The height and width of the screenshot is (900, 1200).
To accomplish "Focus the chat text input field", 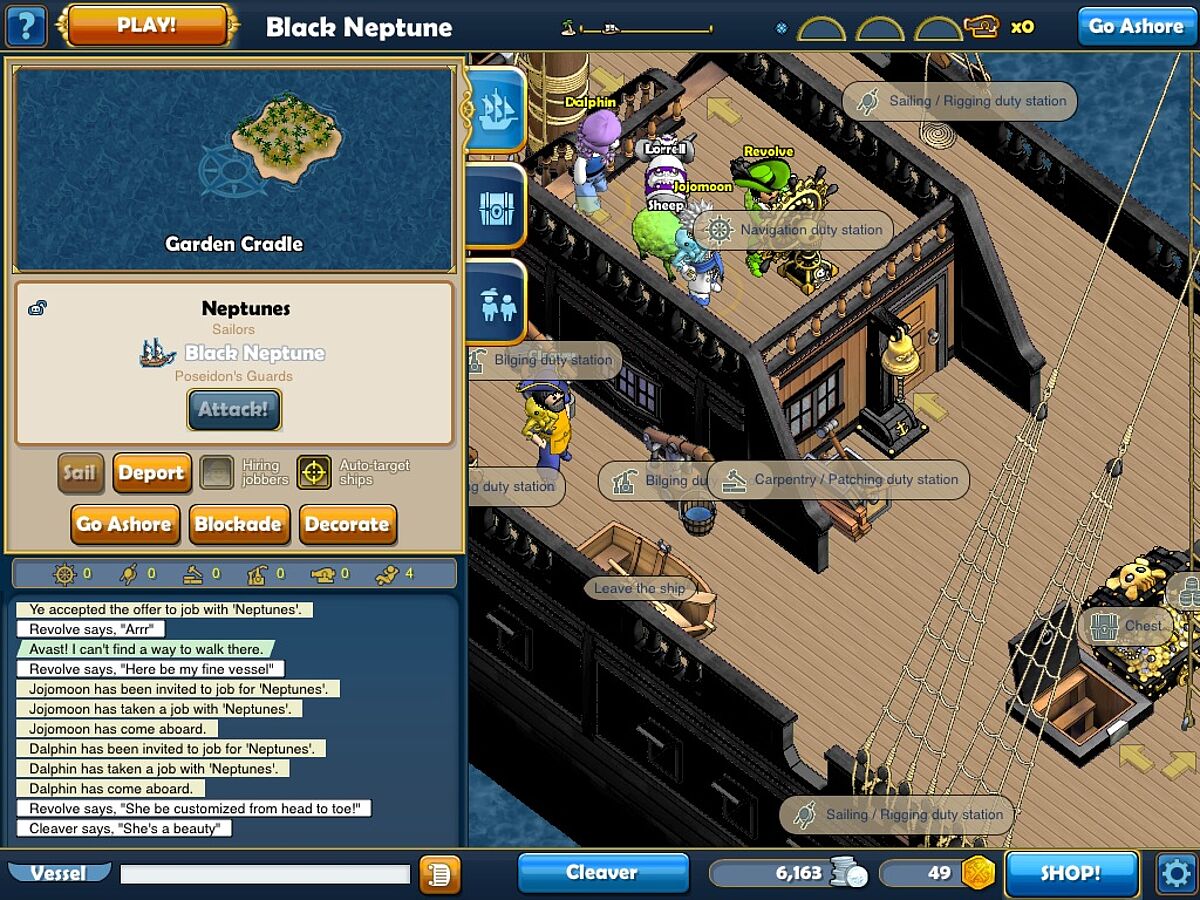I will point(265,874).
